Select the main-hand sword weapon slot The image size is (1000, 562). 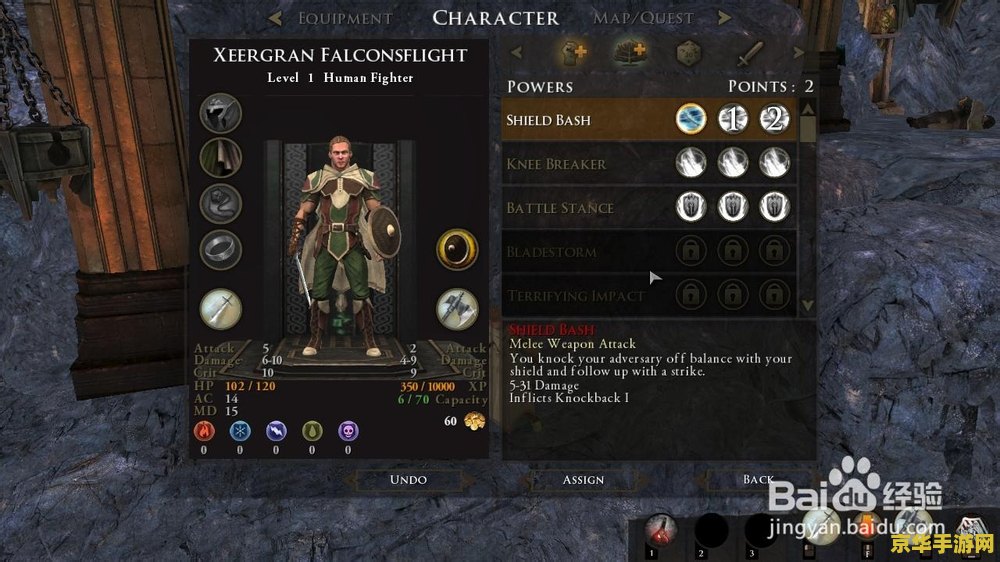tap(220, 308)
